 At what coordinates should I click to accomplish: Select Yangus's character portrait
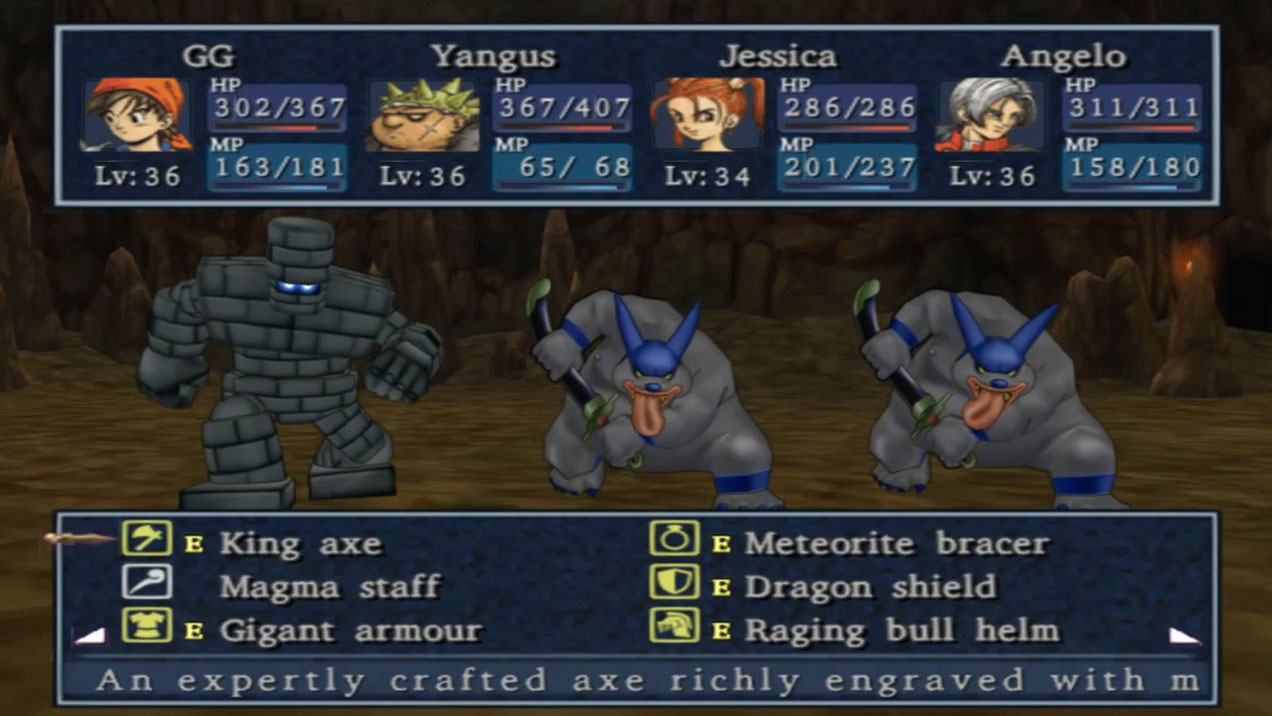(x=423, y=114)
